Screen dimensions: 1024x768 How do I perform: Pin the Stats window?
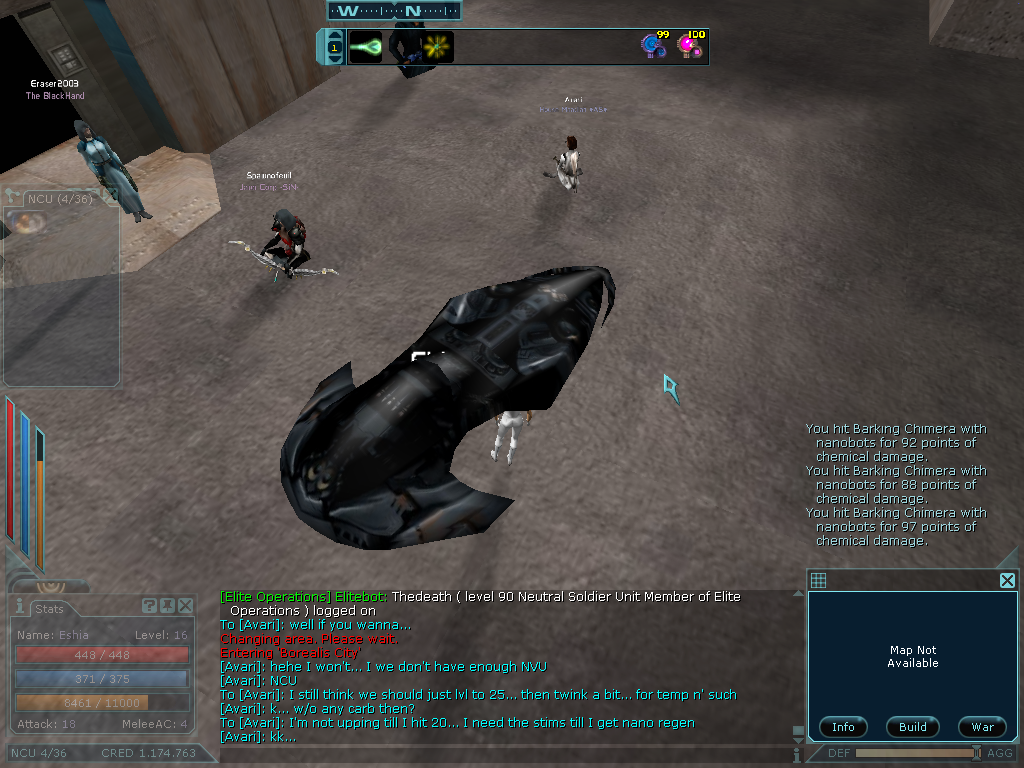tap(167, 606)
